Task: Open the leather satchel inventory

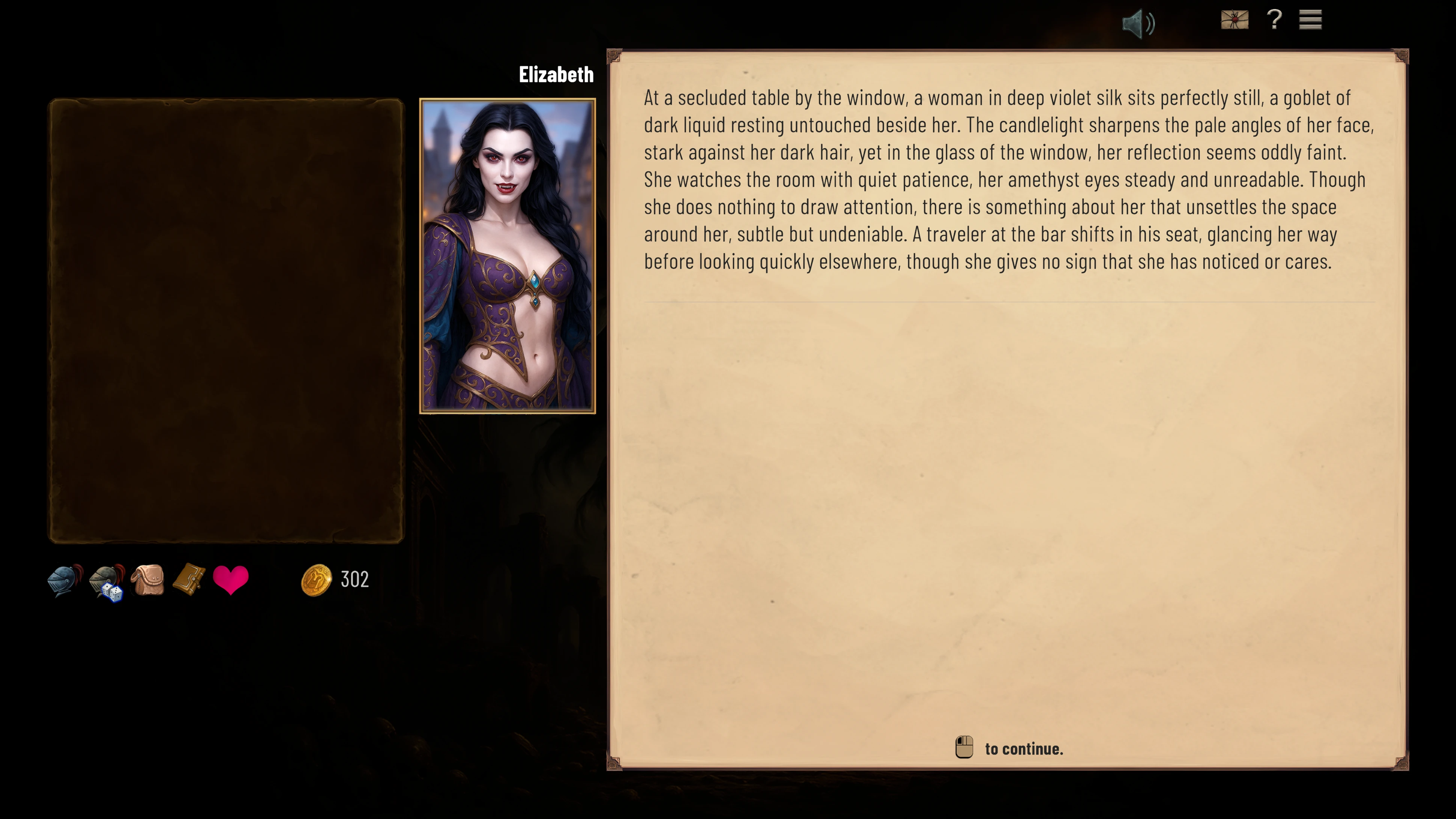Action: pyautogui.click(x=148, y=580)
